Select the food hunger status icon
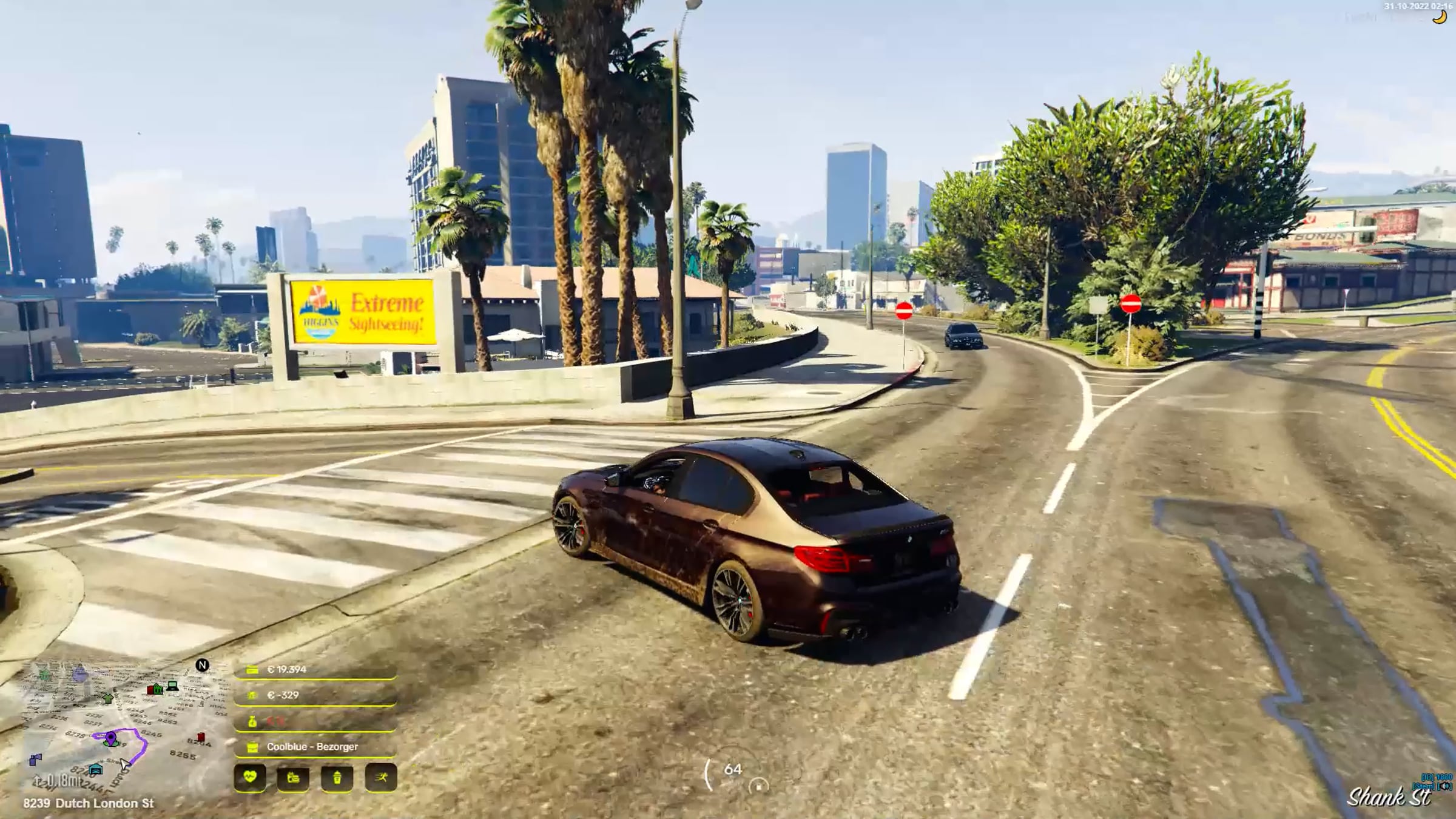This screenshot has height=819, width=1456. [293, 777]
